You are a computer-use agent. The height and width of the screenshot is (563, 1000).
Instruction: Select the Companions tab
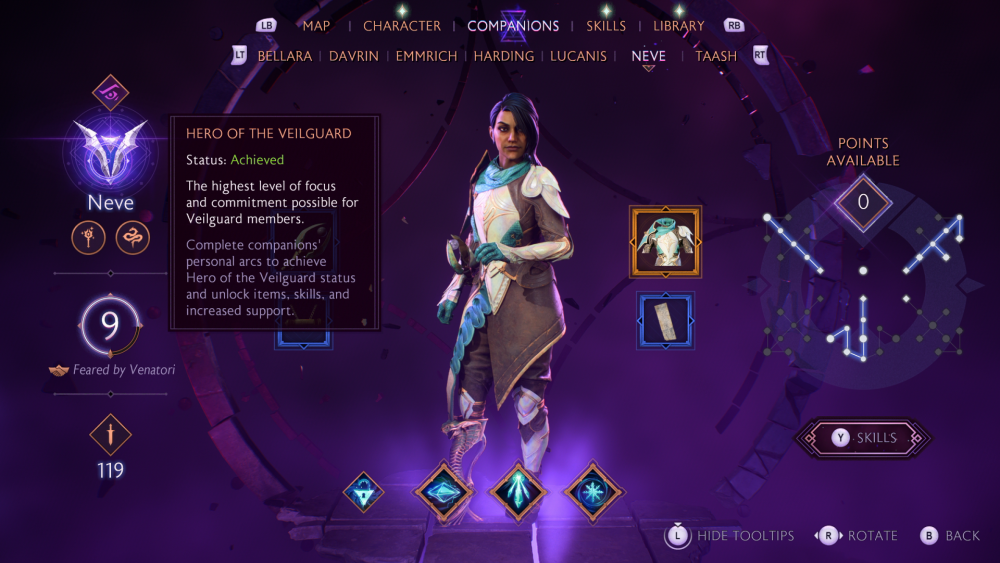[513, 26]
